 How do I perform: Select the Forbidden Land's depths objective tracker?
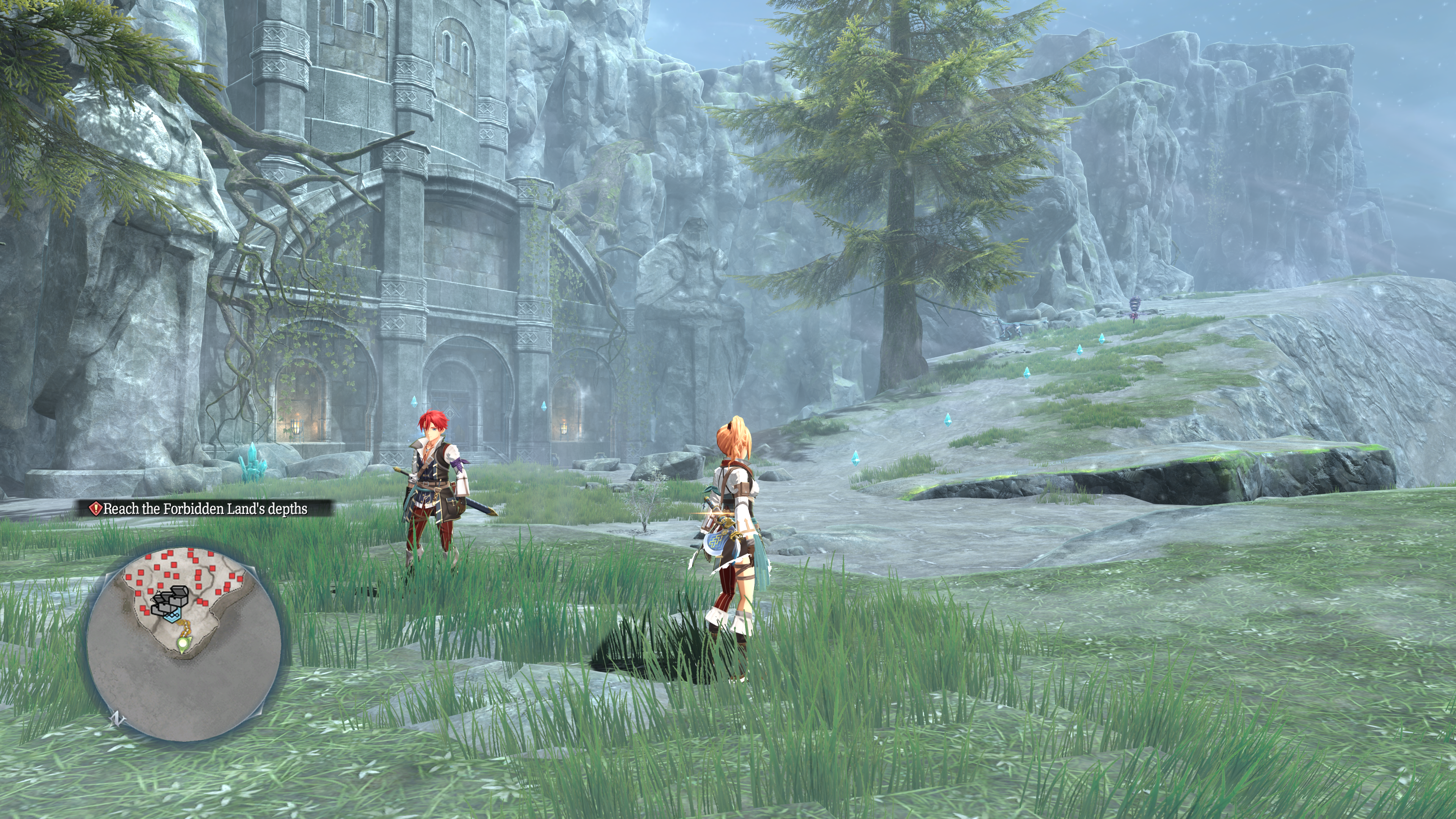205,509
